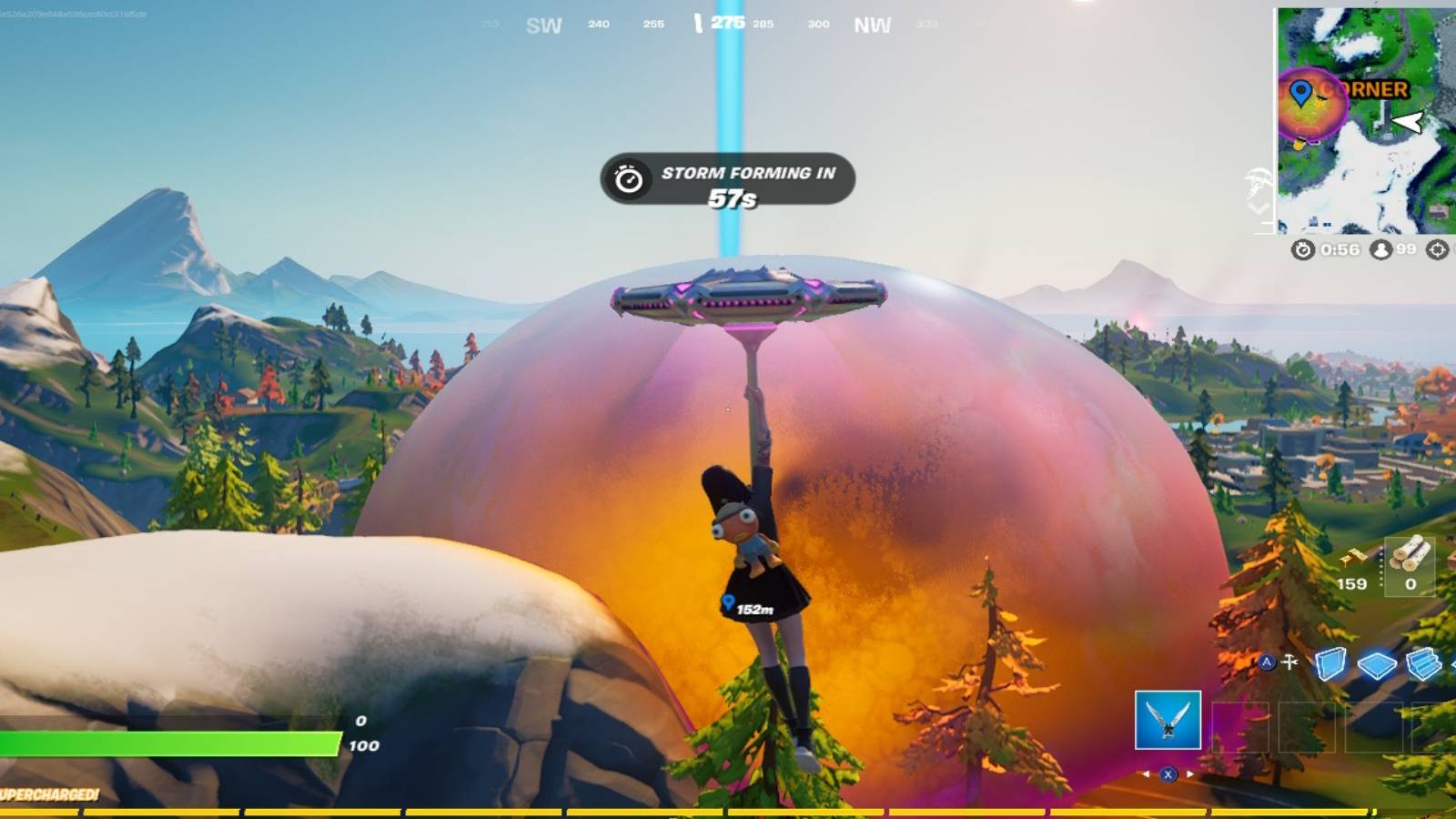The image size is (1456, 819).
Task: Click the storm timer icon beside 0:56
Action: pos(1302,250)
